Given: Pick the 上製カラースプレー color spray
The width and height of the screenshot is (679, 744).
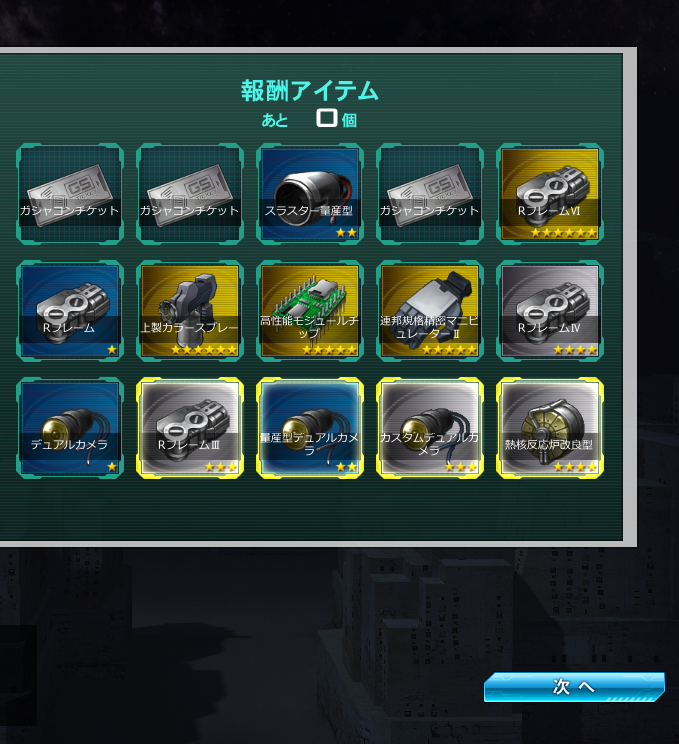Looking at the screenshot, I should [x=190, y=311].
